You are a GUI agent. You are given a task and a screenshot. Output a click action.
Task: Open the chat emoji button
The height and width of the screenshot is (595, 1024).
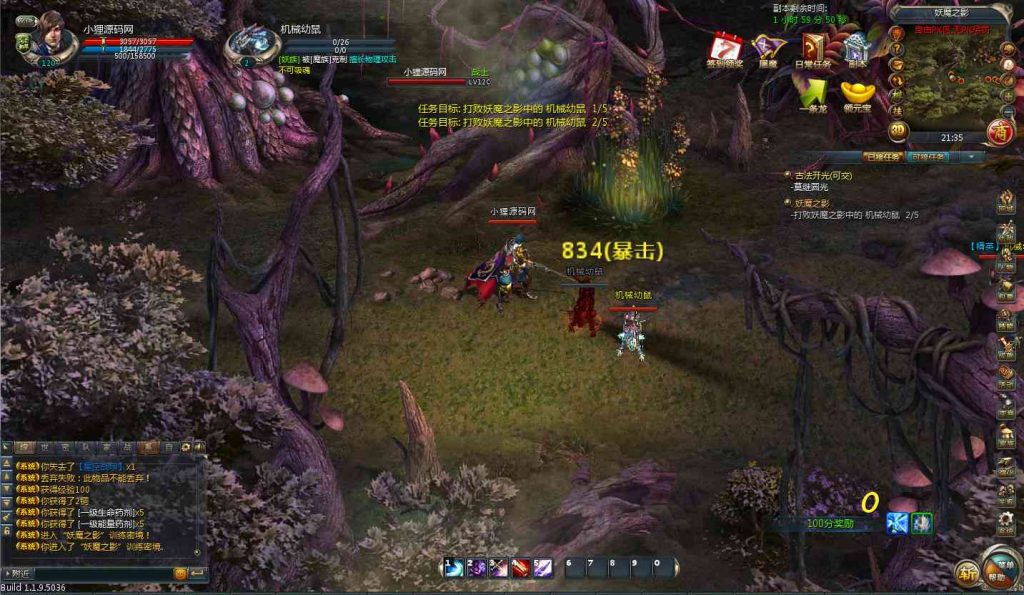click(181, 573)
